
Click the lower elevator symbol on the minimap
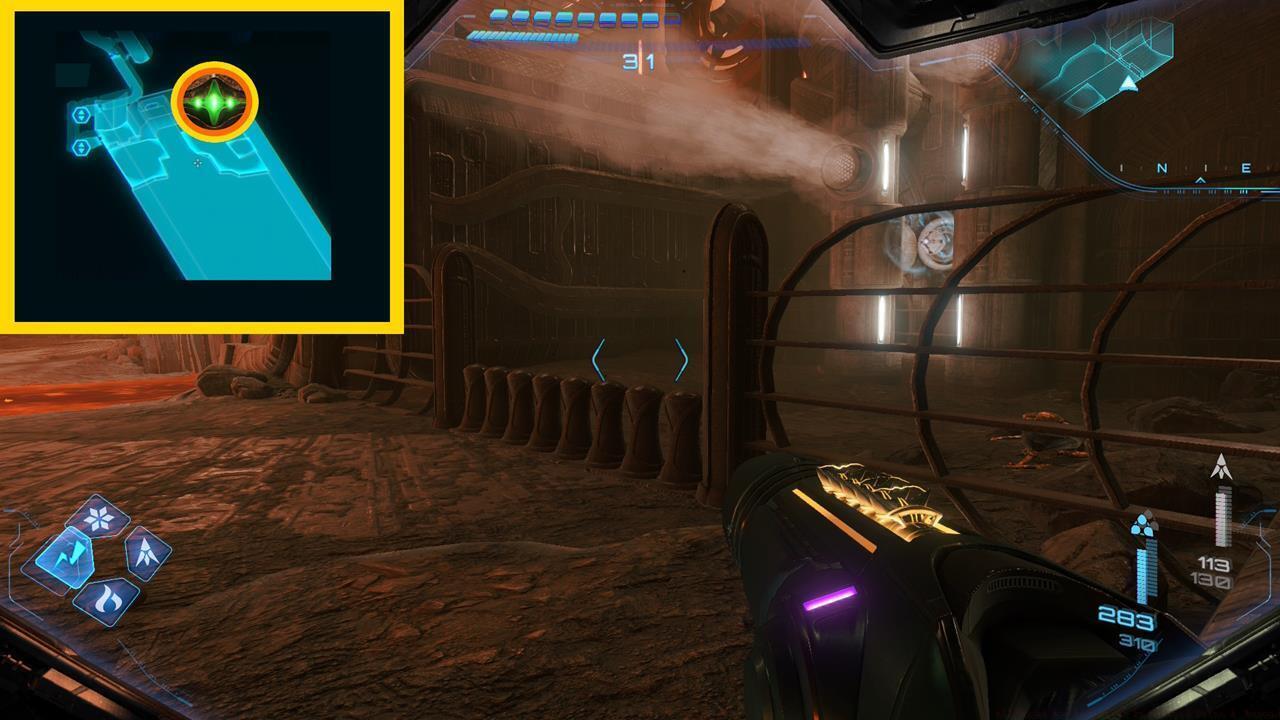pyautogui.click(x=82, y=148)
